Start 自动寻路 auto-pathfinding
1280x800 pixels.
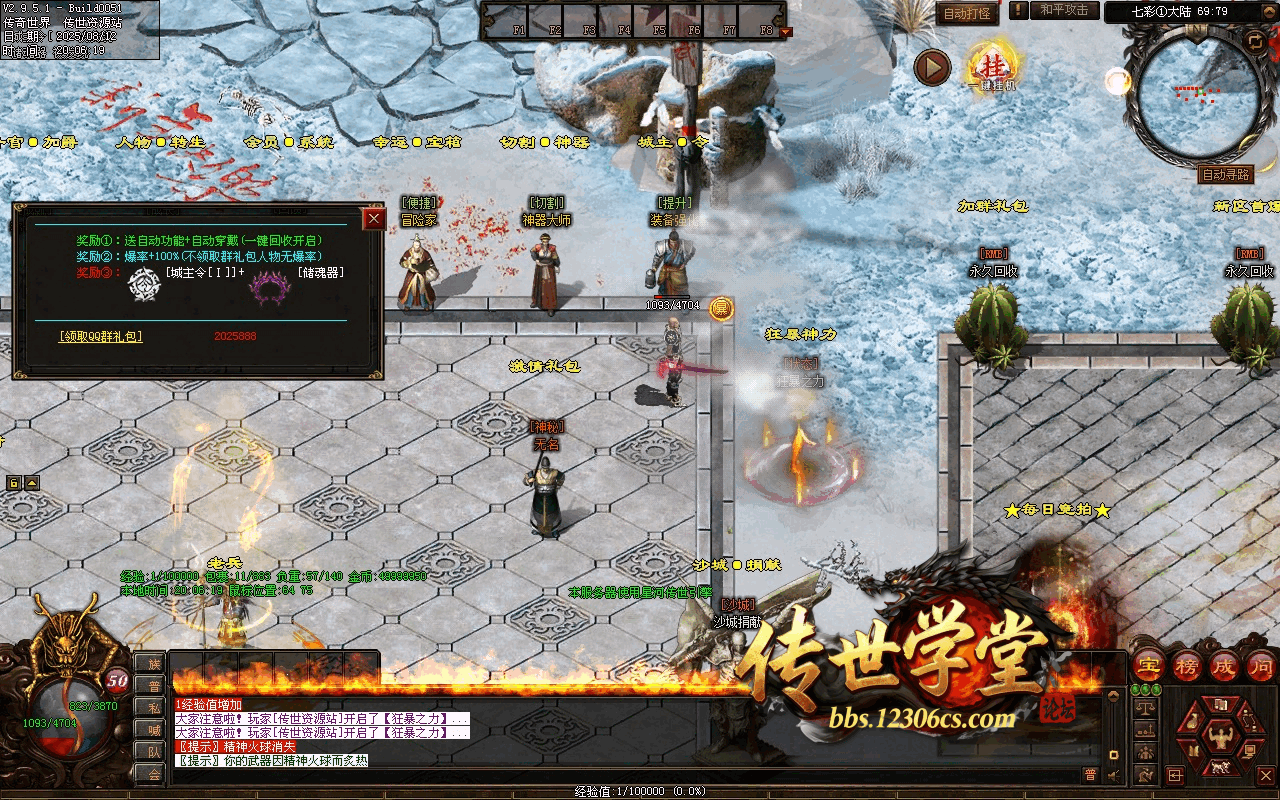click(1225, 174)
